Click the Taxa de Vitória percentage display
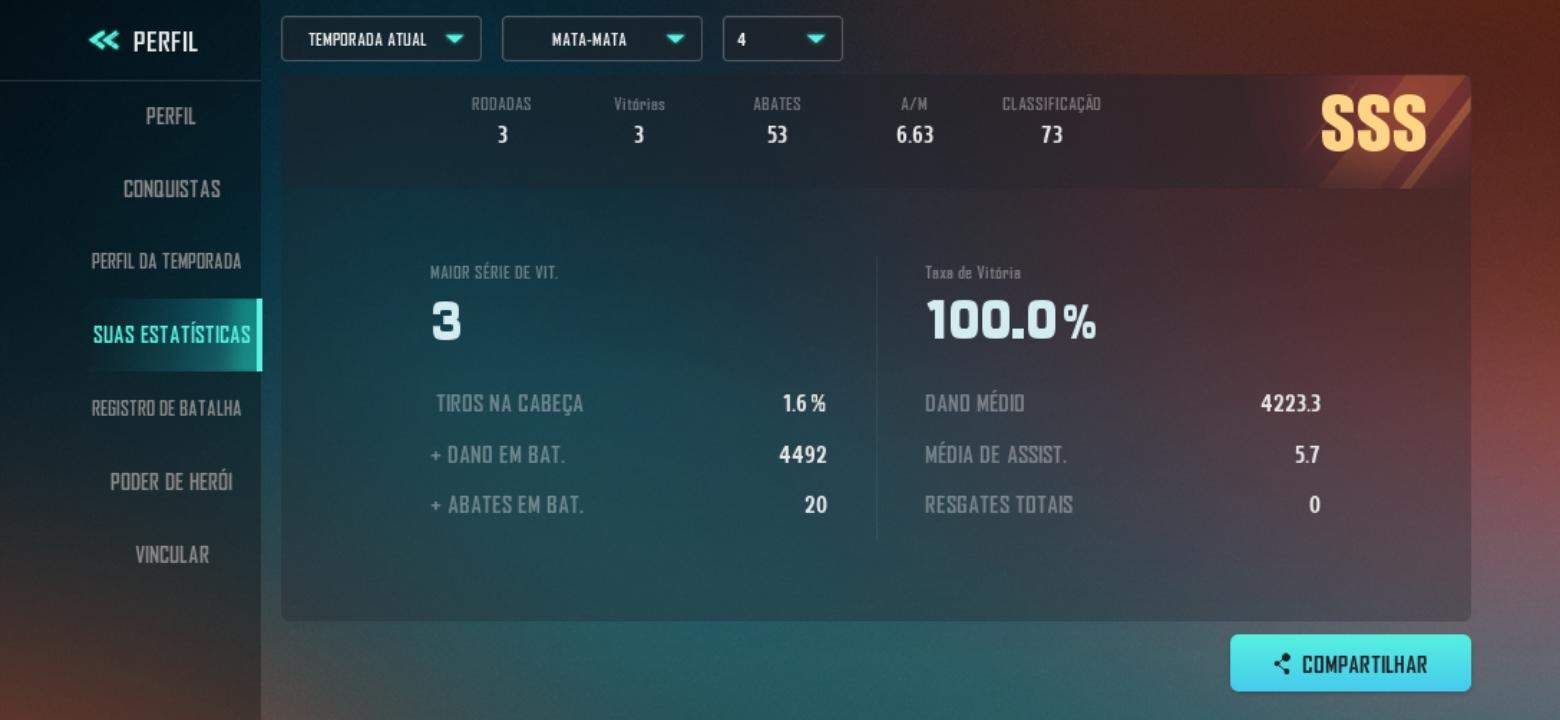 click(x=1010, y=321)
